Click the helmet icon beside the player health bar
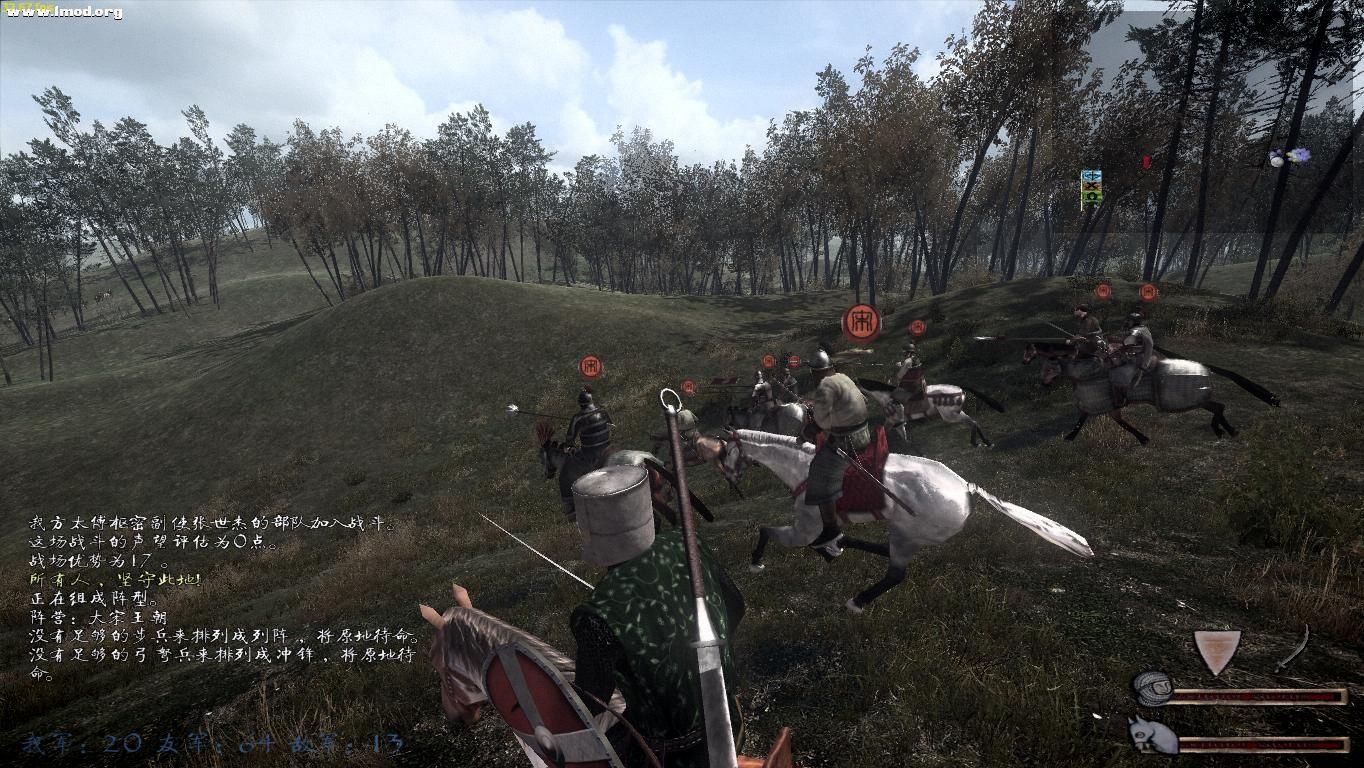This screenshot has height=768, width=1364. click(1152, 688)
